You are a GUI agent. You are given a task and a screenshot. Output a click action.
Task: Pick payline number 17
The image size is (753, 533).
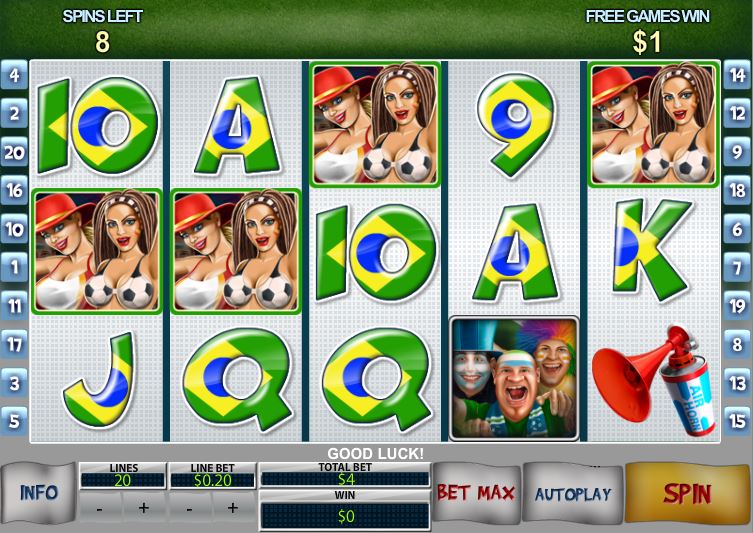[14, 344]
